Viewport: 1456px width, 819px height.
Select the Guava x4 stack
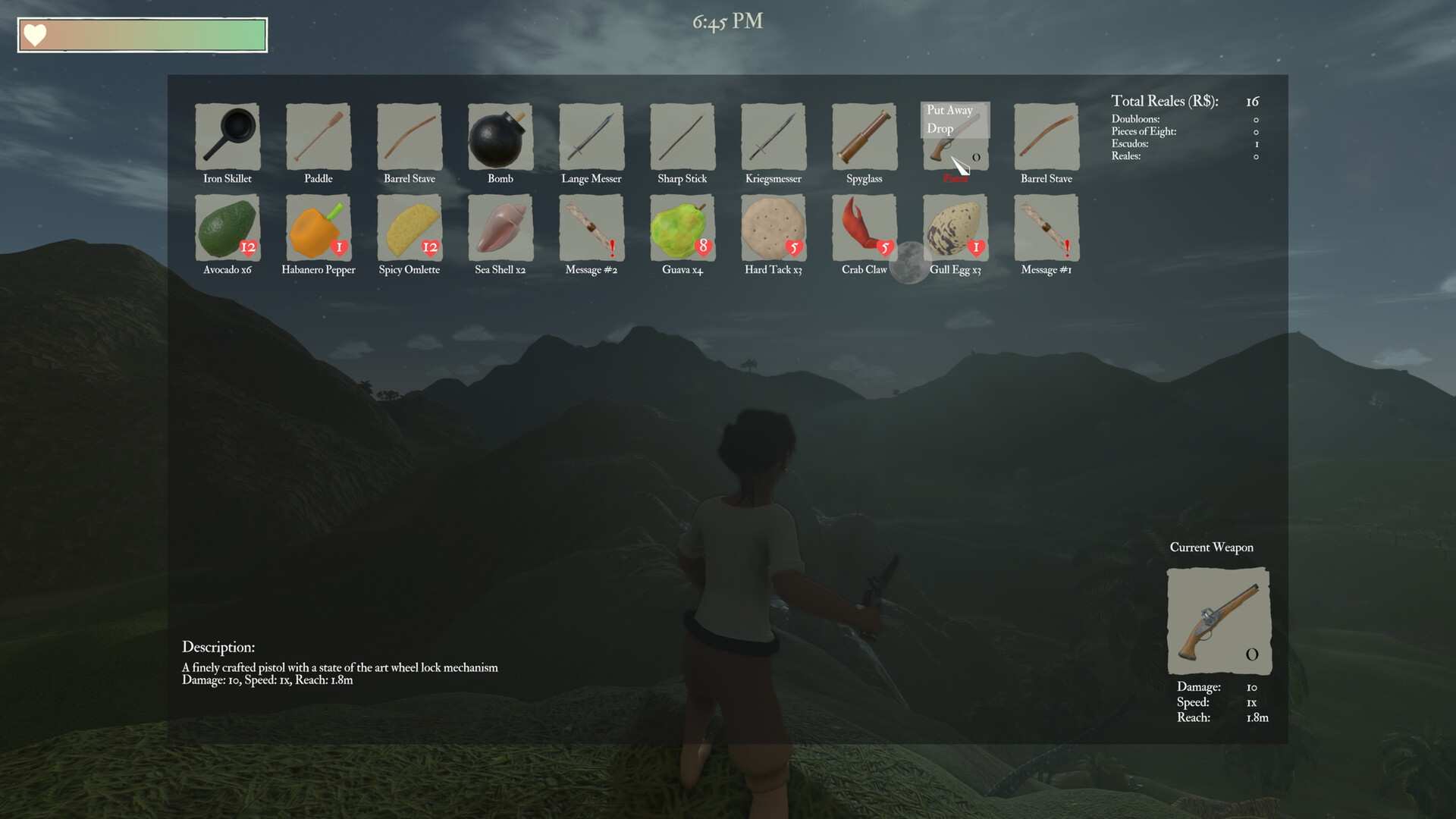682,227
